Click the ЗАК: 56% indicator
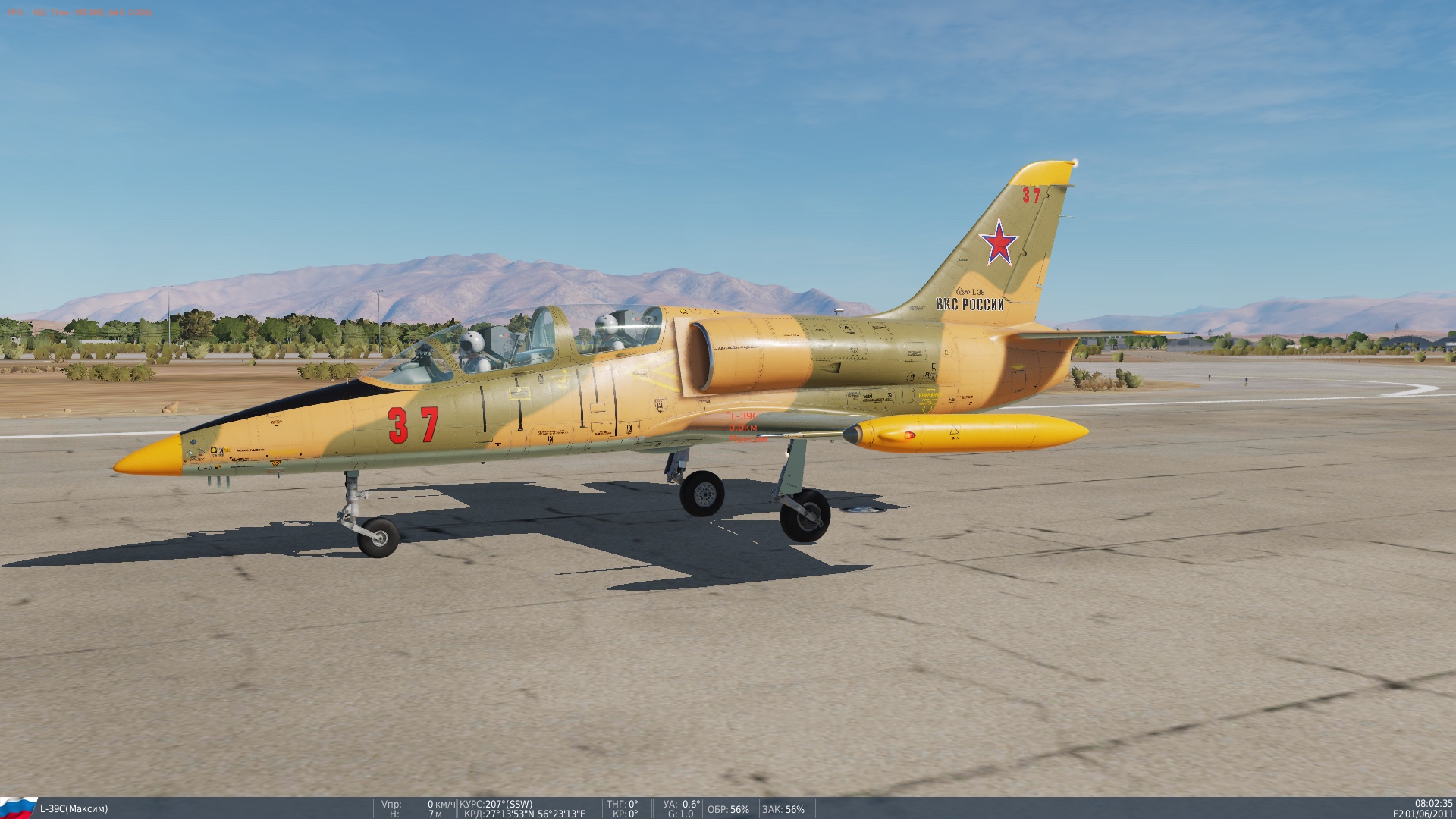 pos(784,809)
